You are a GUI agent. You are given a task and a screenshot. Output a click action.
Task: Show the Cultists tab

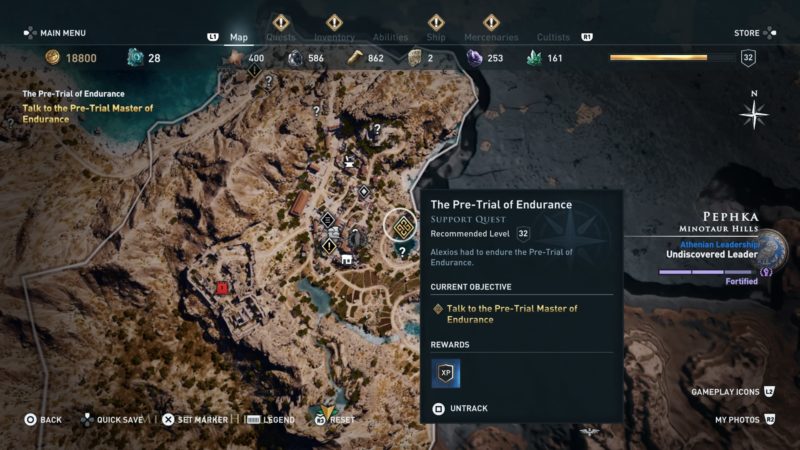pyautogui.click(x=553, y=37)
